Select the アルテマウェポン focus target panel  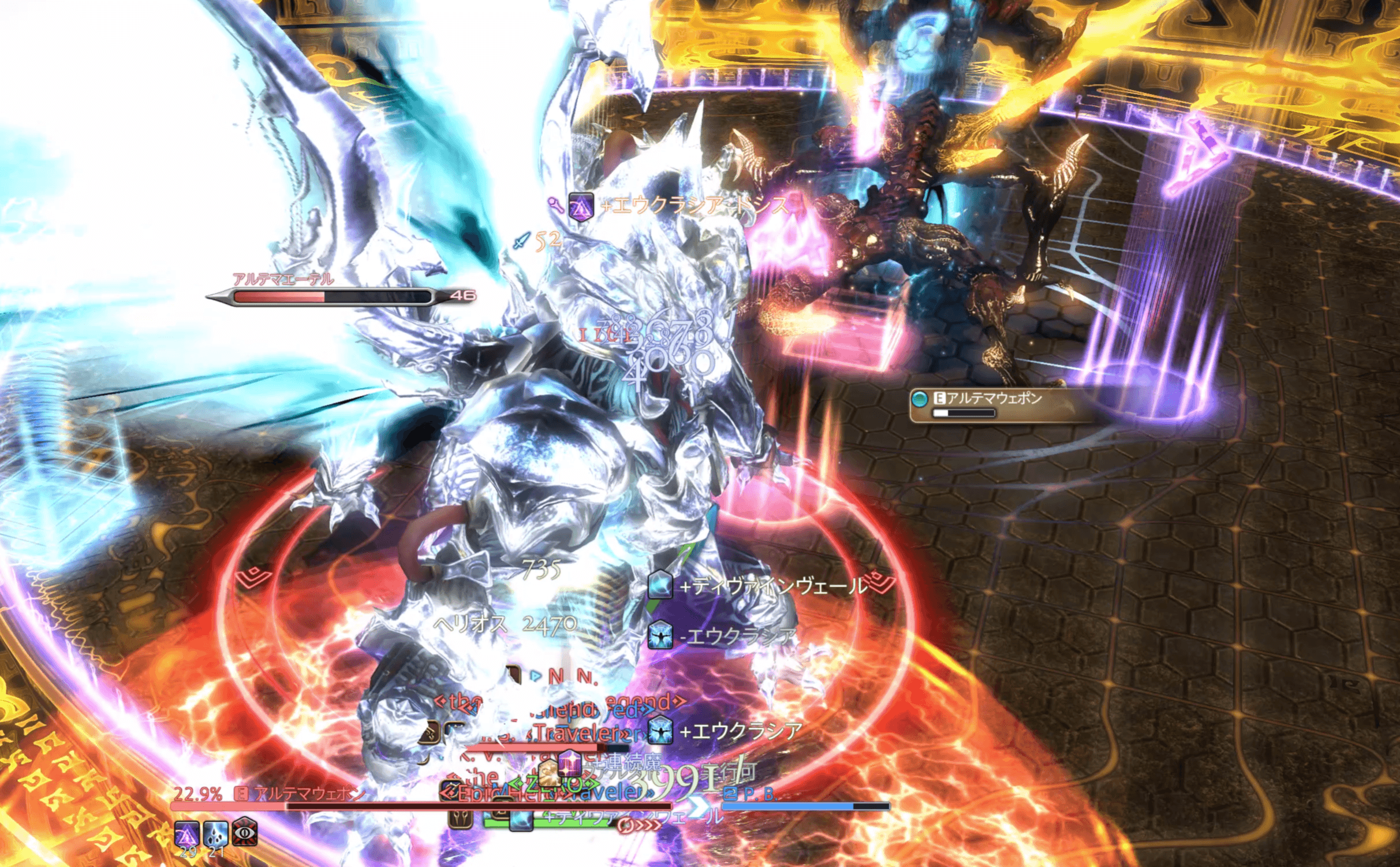pos(992,404)
